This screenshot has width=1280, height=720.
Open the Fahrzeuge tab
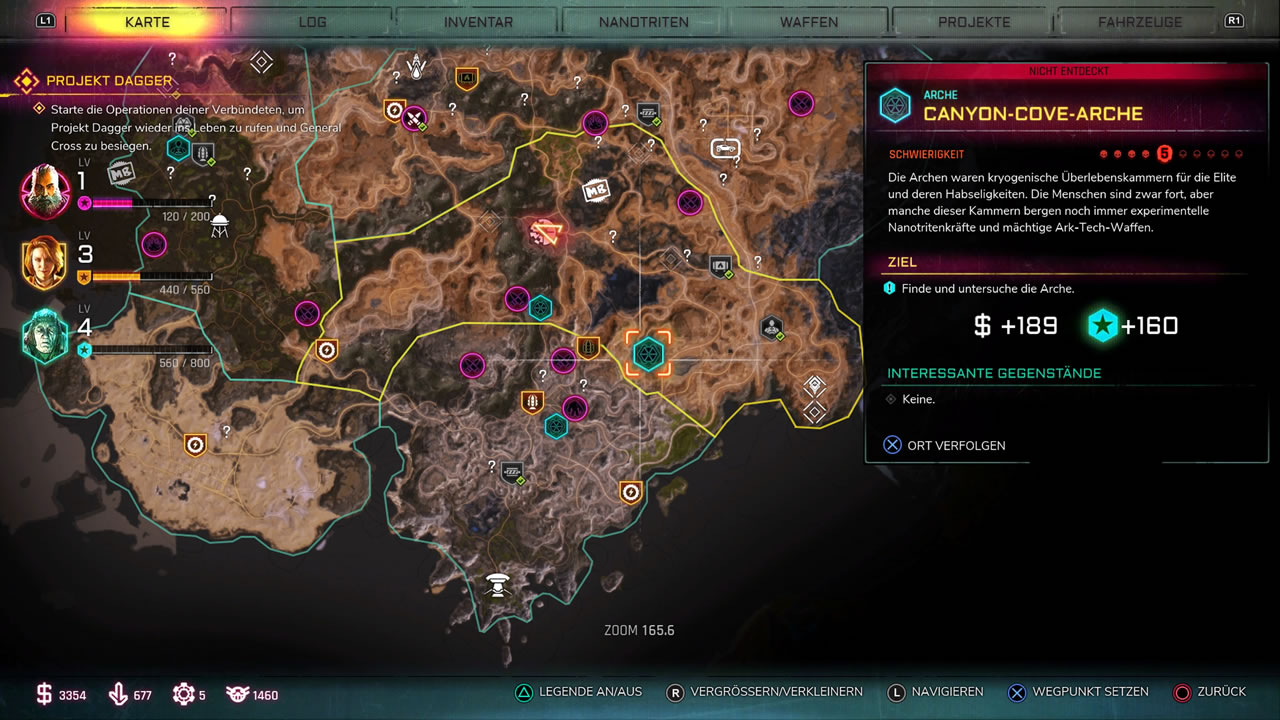click(1139, 21)
